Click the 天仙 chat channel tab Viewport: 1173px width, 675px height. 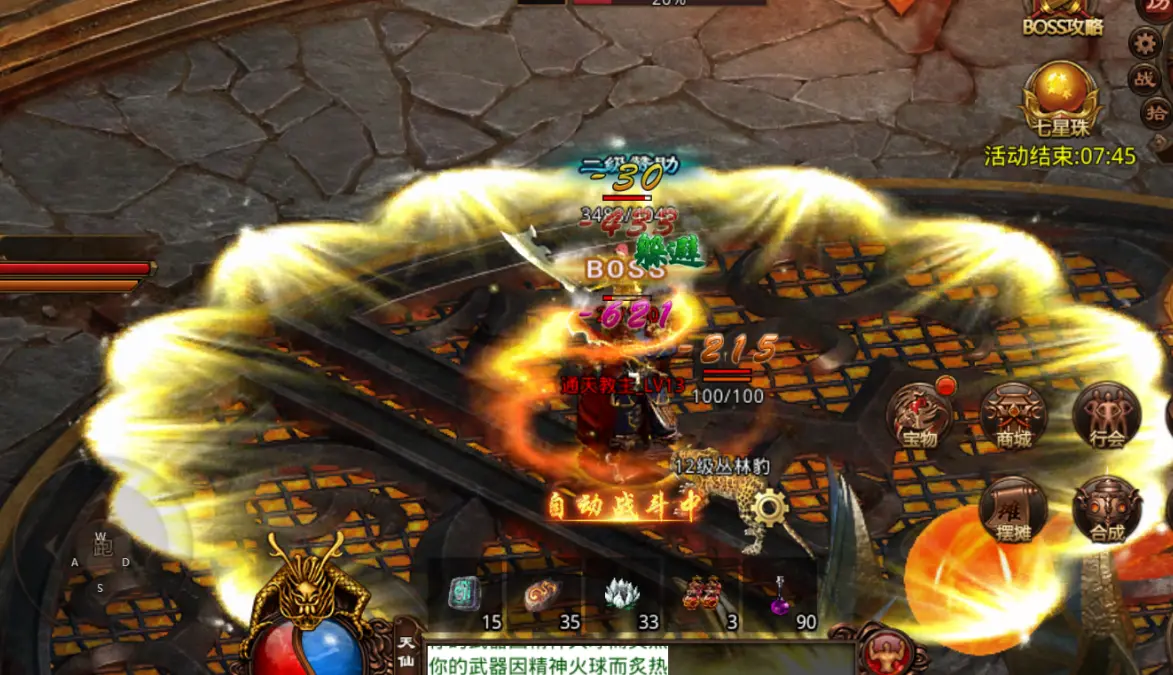(x=406, y=652)
